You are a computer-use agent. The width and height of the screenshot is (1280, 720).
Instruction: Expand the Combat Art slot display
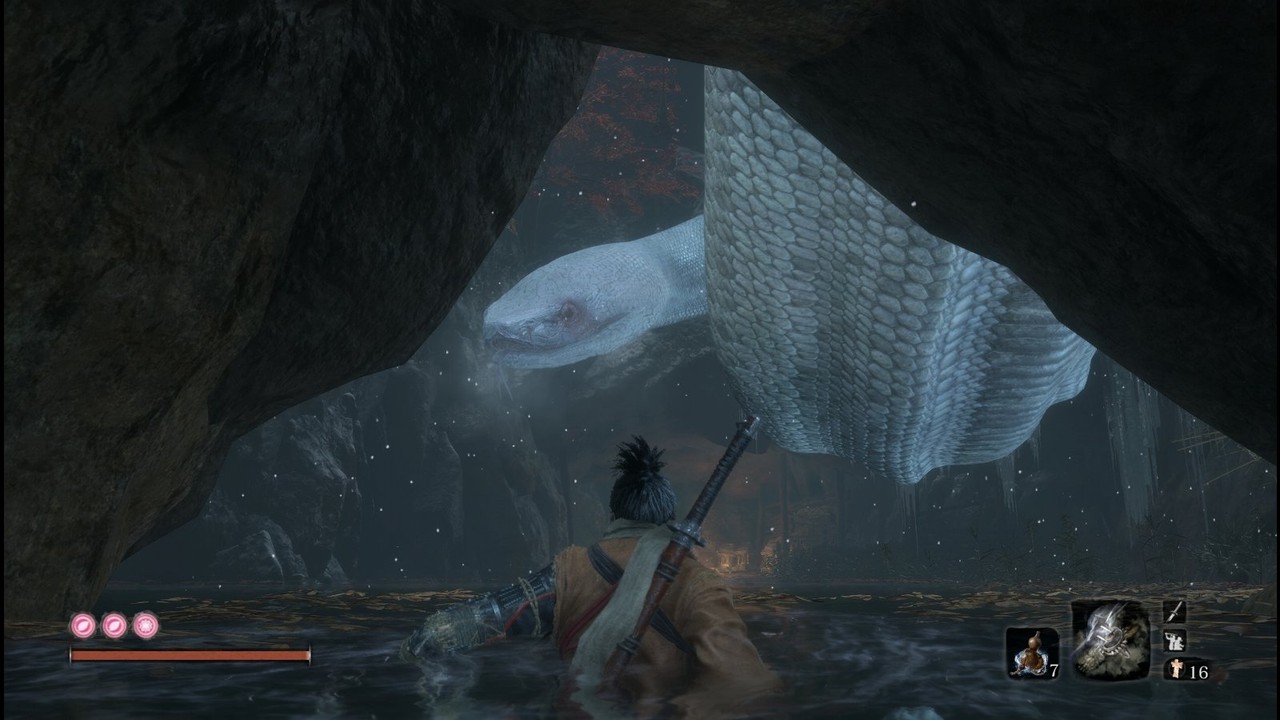pos(1174,640)
